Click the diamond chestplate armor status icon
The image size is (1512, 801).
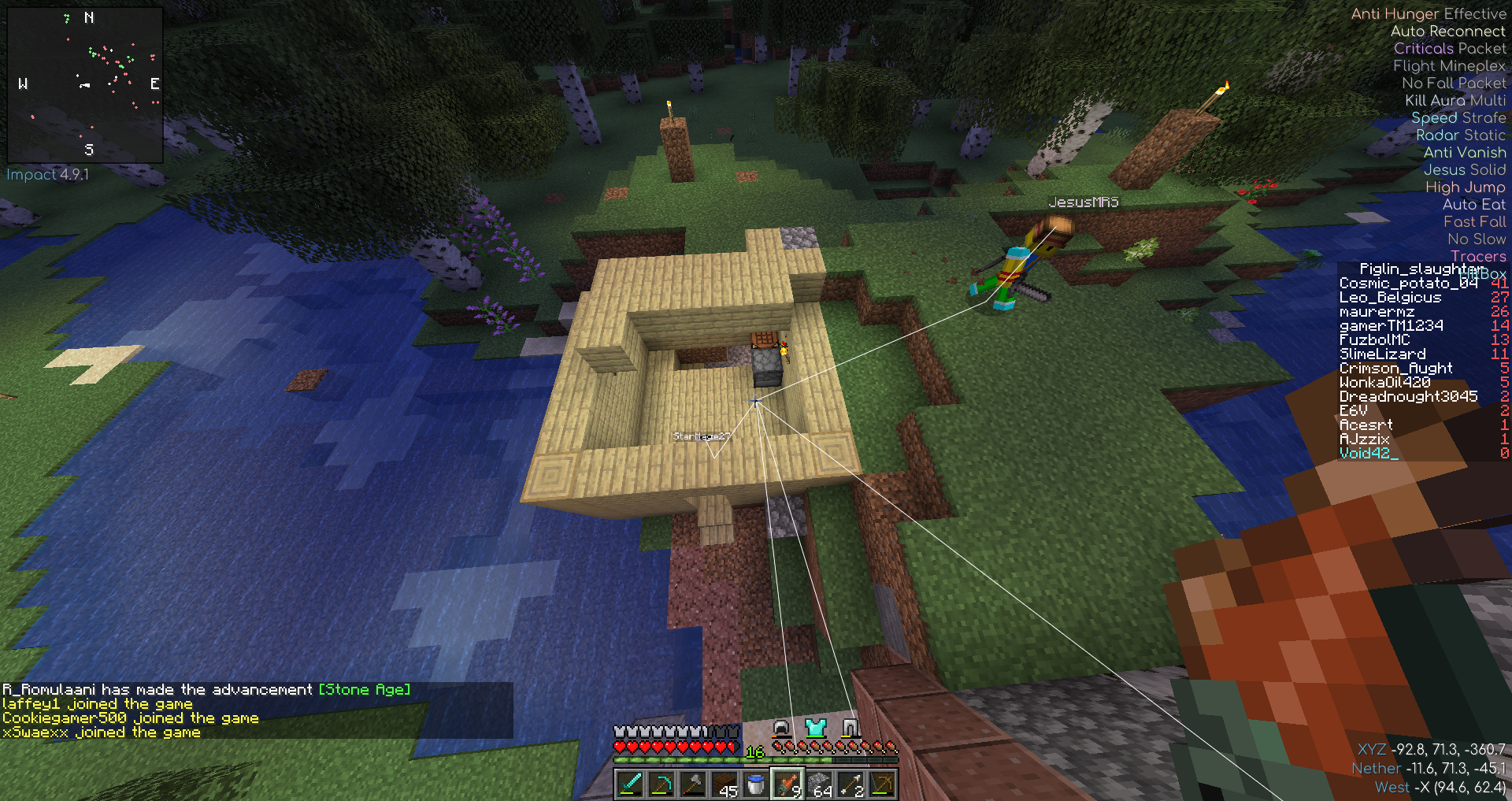(815, 727)
